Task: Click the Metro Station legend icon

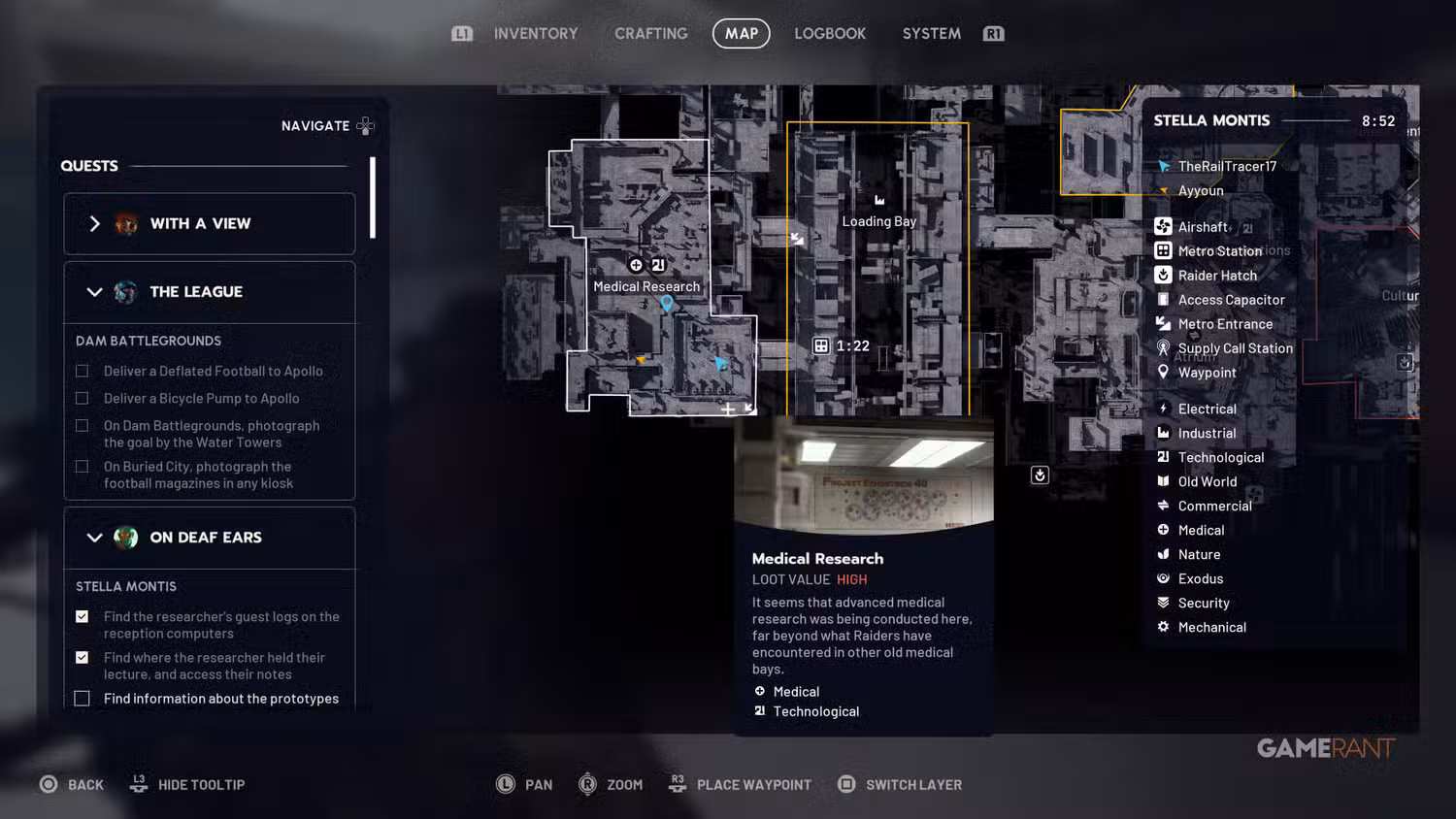Action: (x=1164, y=250)
